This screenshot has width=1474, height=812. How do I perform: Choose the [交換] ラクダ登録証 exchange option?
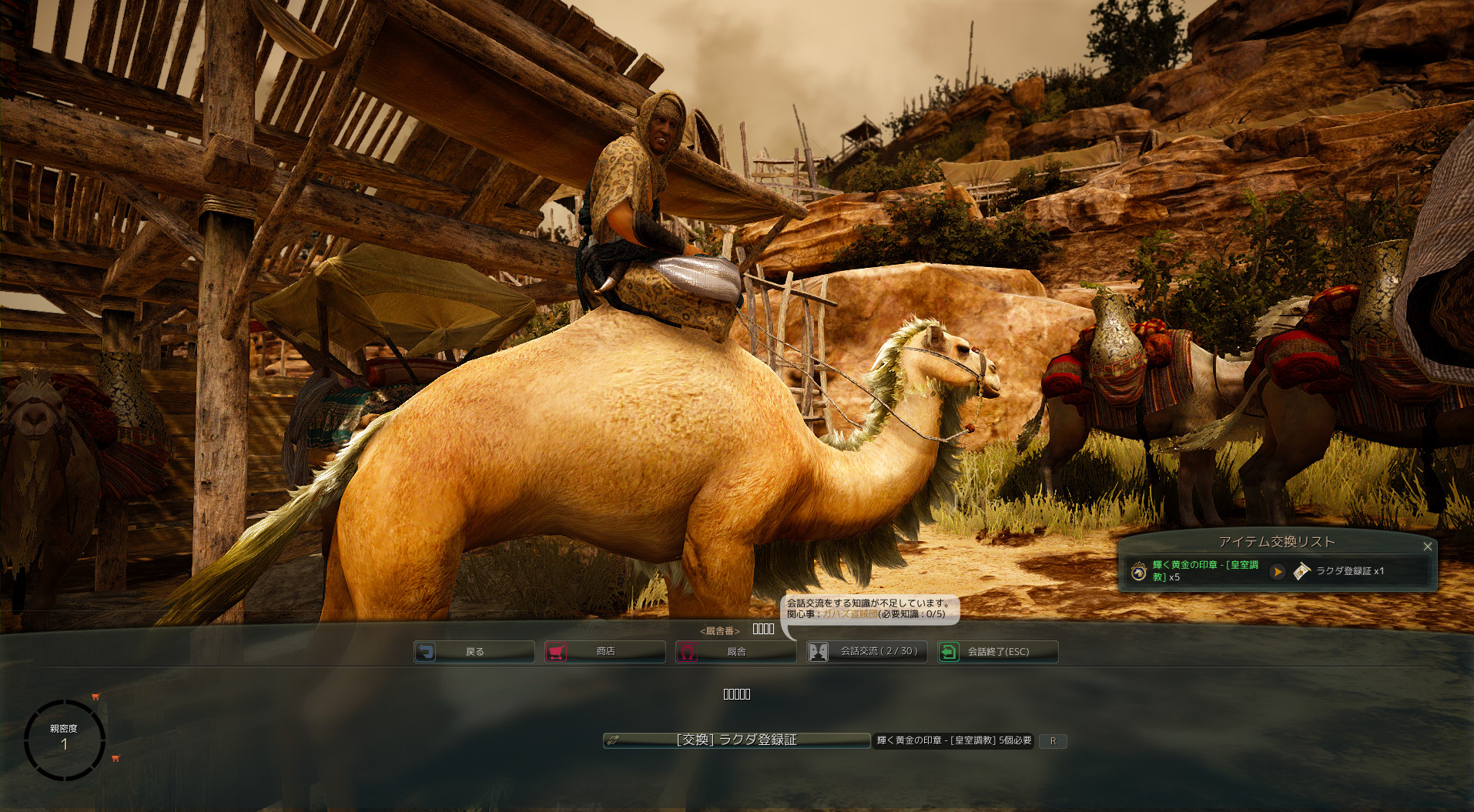tap(736, 740)
